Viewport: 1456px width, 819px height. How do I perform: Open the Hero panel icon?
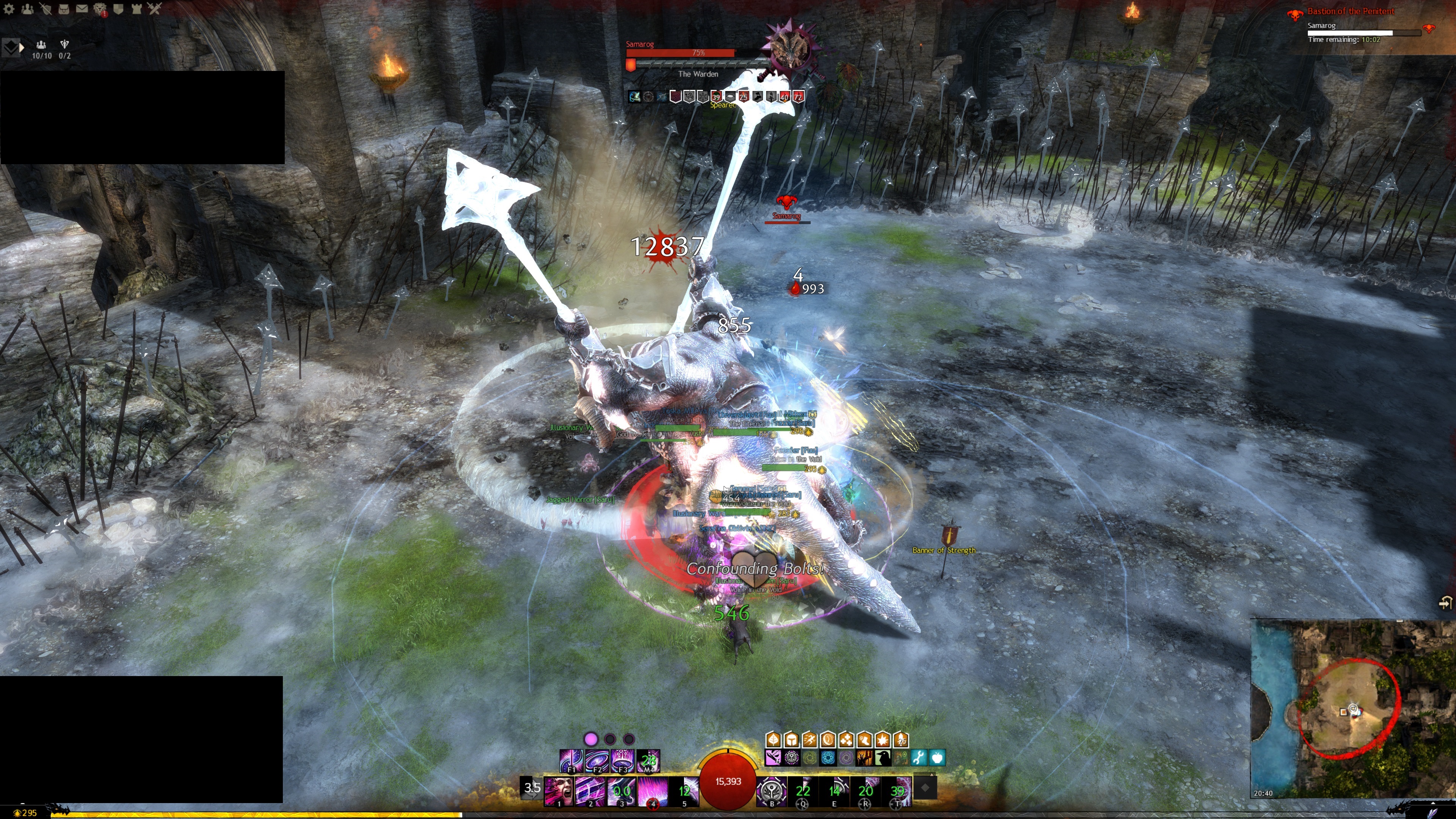46,8
